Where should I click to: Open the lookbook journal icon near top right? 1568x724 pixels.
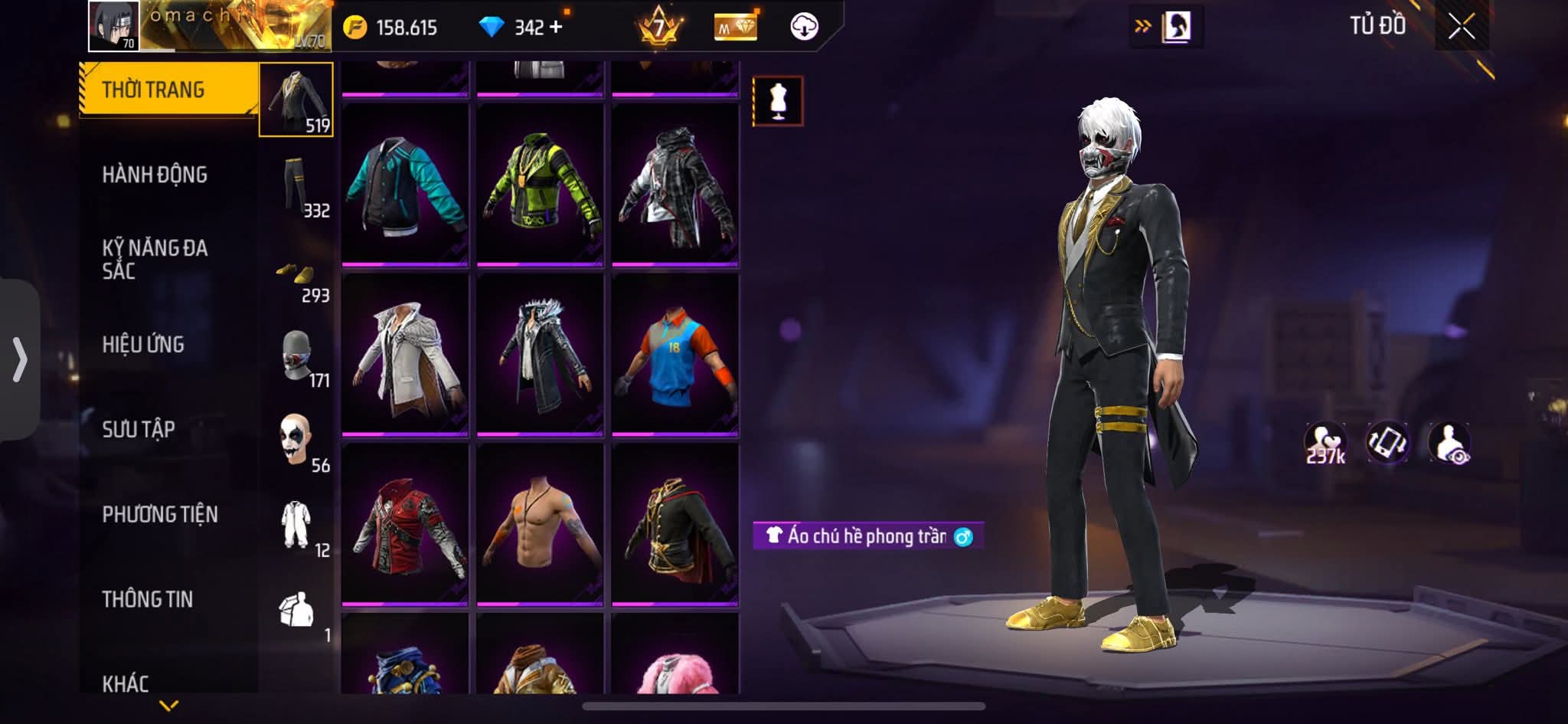pyautogui.click(x=1178, y=25)
